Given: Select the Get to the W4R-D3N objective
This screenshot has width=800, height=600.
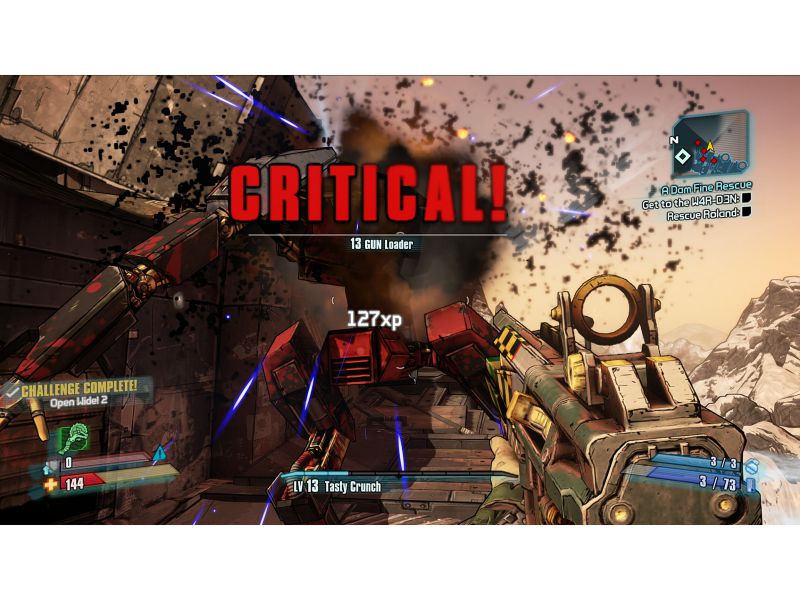Looking at the screenshot, I should coord(691,200).
